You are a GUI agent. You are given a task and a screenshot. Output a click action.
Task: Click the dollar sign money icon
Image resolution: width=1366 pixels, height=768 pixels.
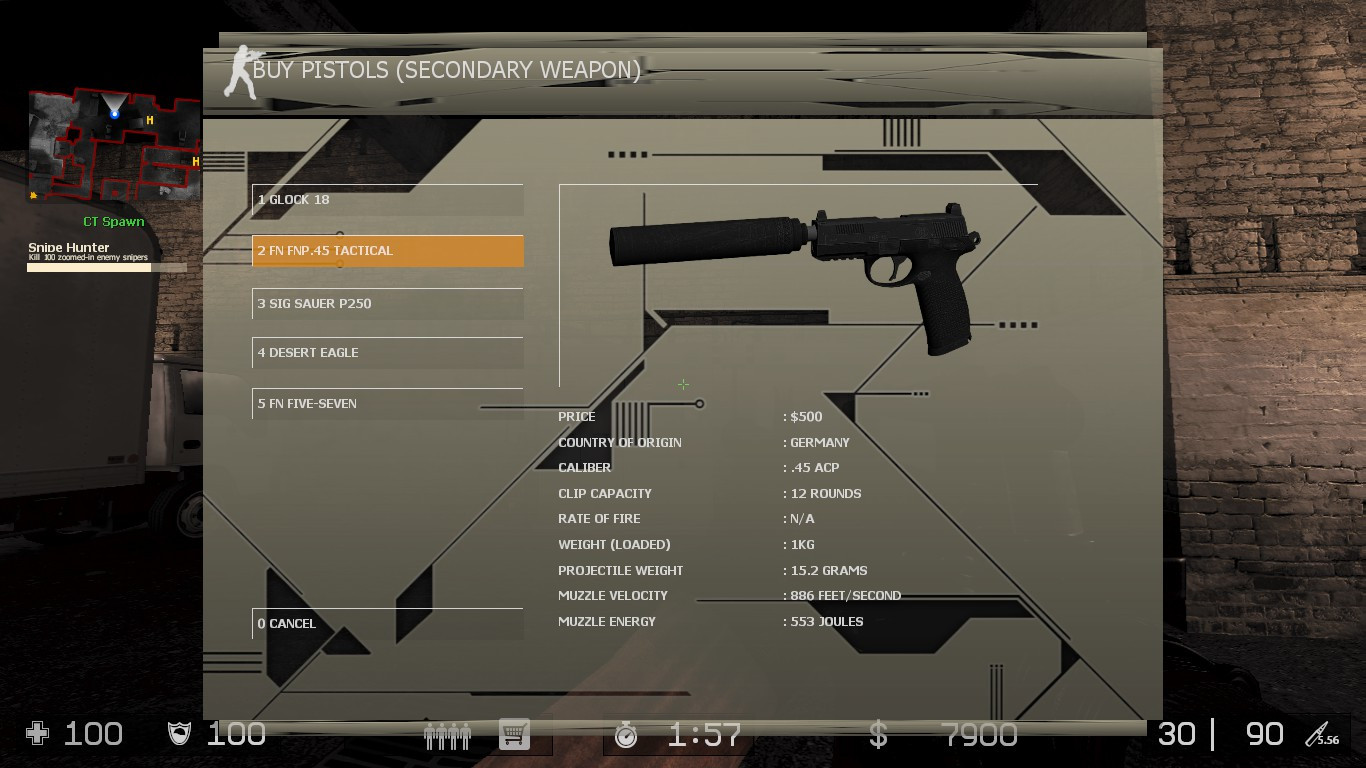[x=877, y=734]
